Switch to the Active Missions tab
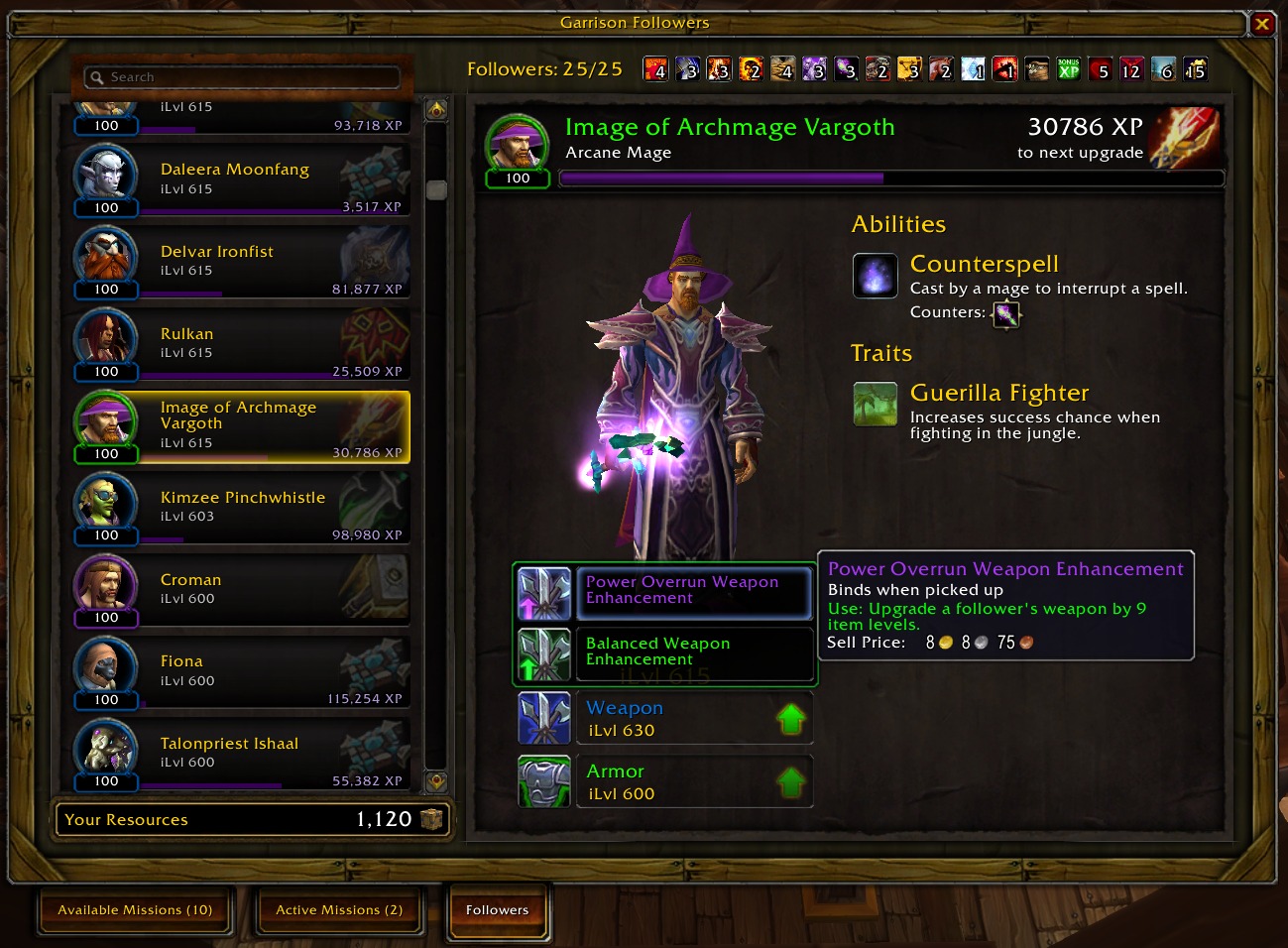The height and width of the screenshot is (948, 1288). [339, 910]
